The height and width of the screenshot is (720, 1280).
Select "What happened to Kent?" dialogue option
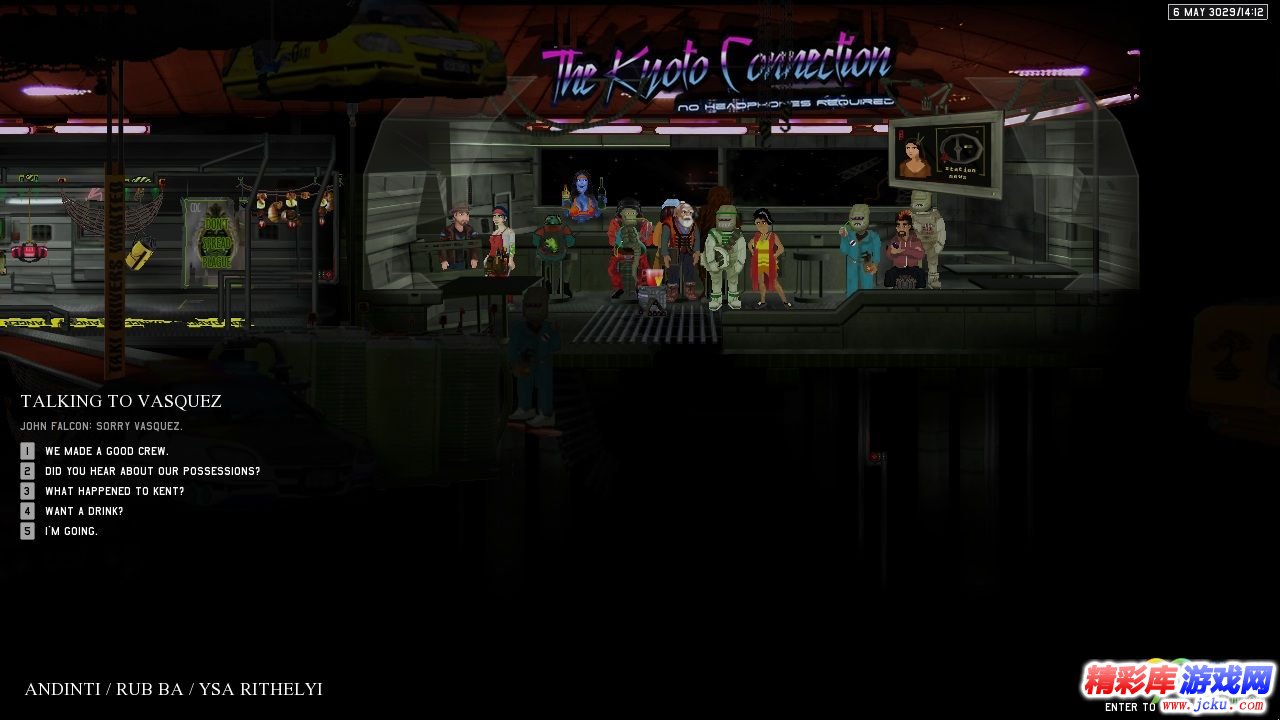[x=114, y=491]
